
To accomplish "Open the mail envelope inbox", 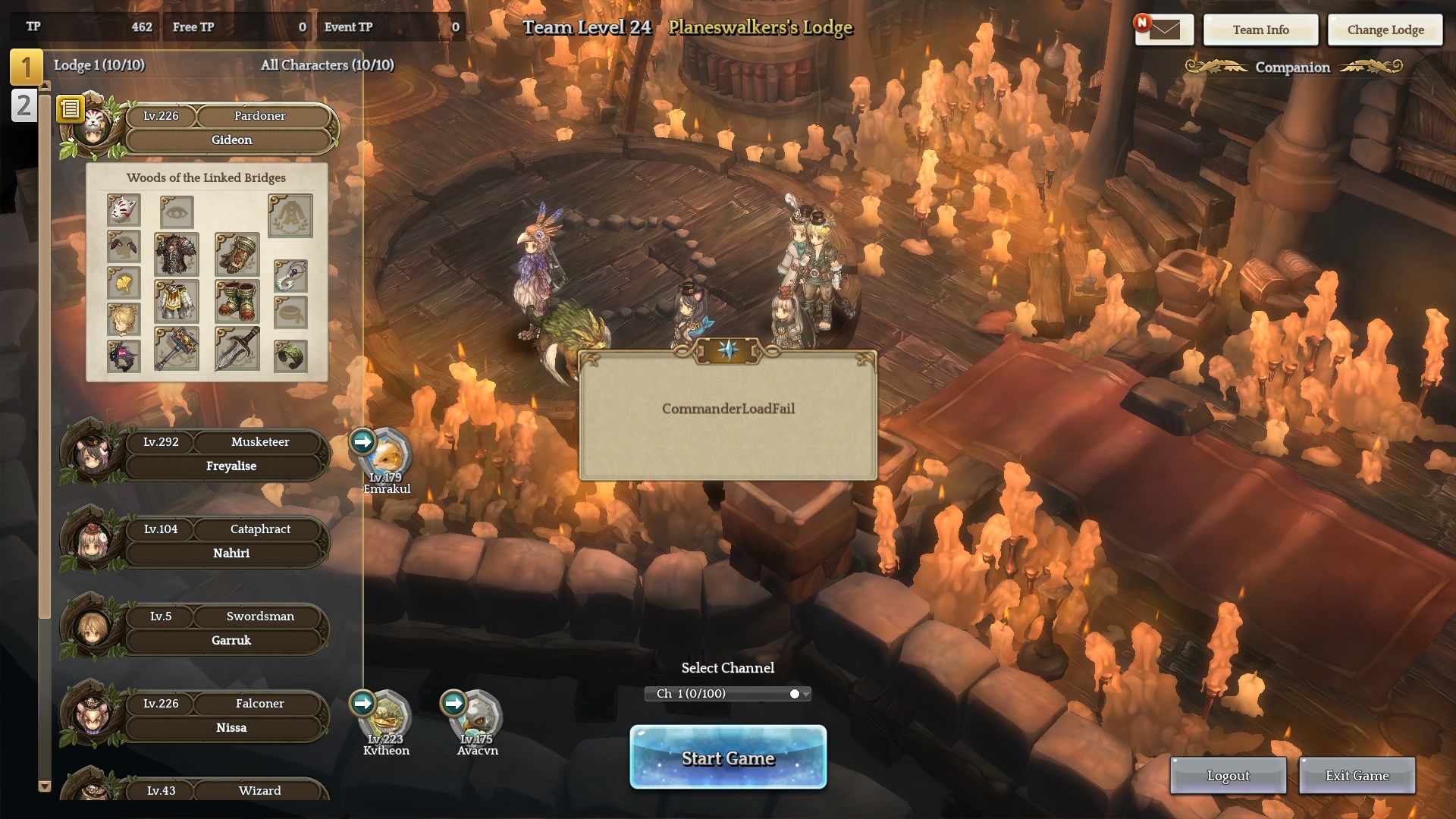I will coord(1164,30).
